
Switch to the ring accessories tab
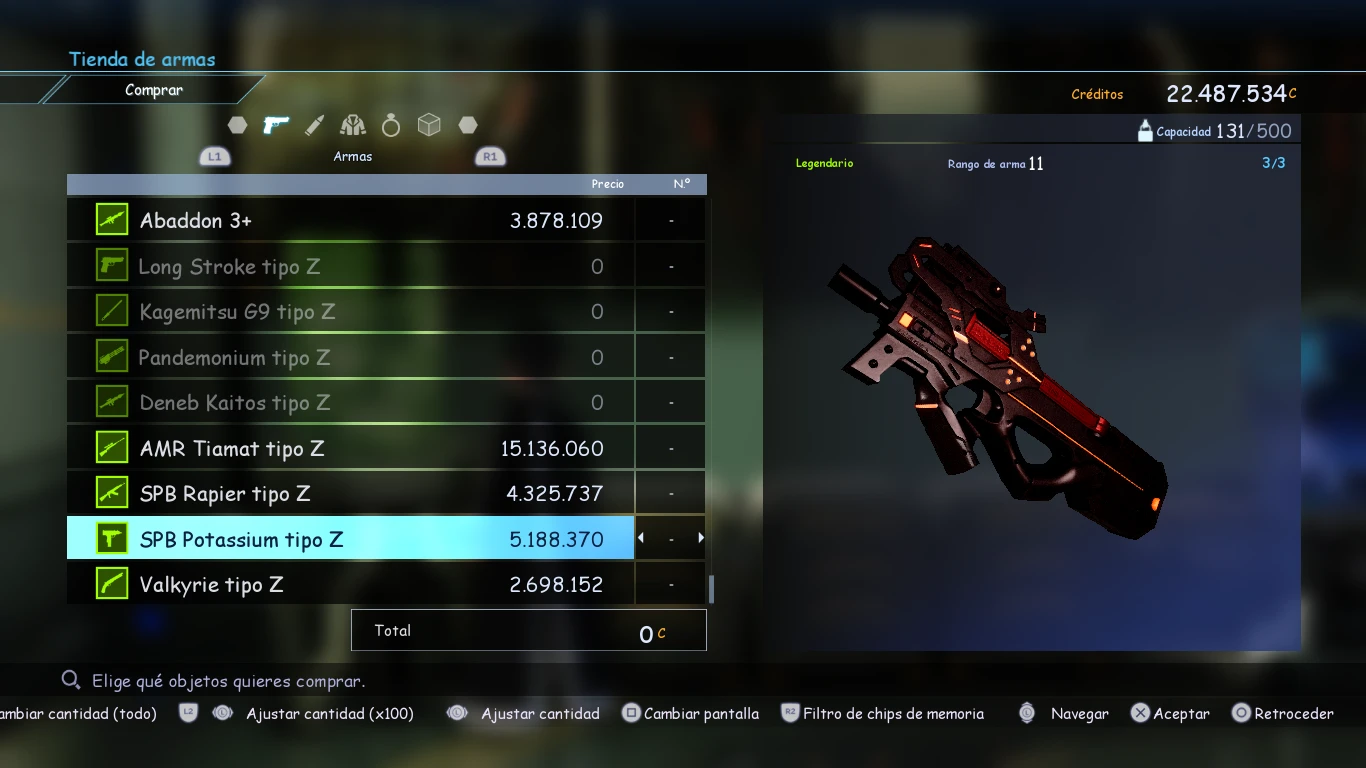tap(391, 125)
